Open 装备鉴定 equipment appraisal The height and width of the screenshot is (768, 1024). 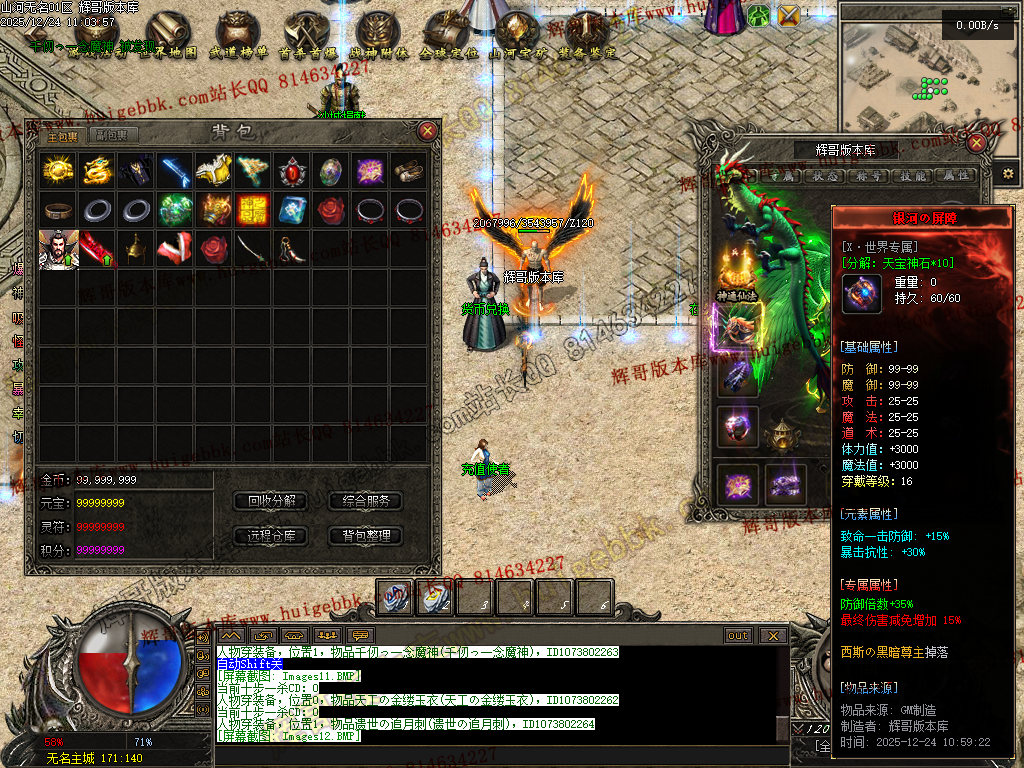(x=587, y=36)
